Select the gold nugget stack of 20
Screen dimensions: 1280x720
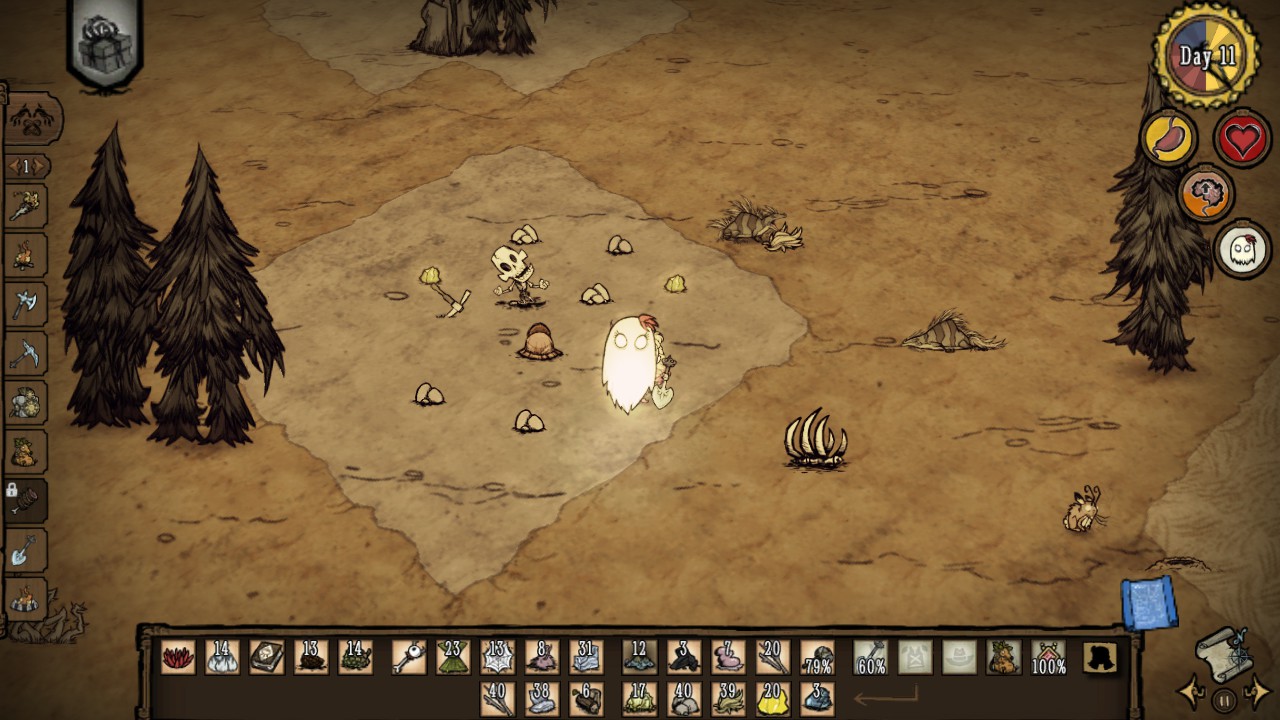click(x=772, y=697)
